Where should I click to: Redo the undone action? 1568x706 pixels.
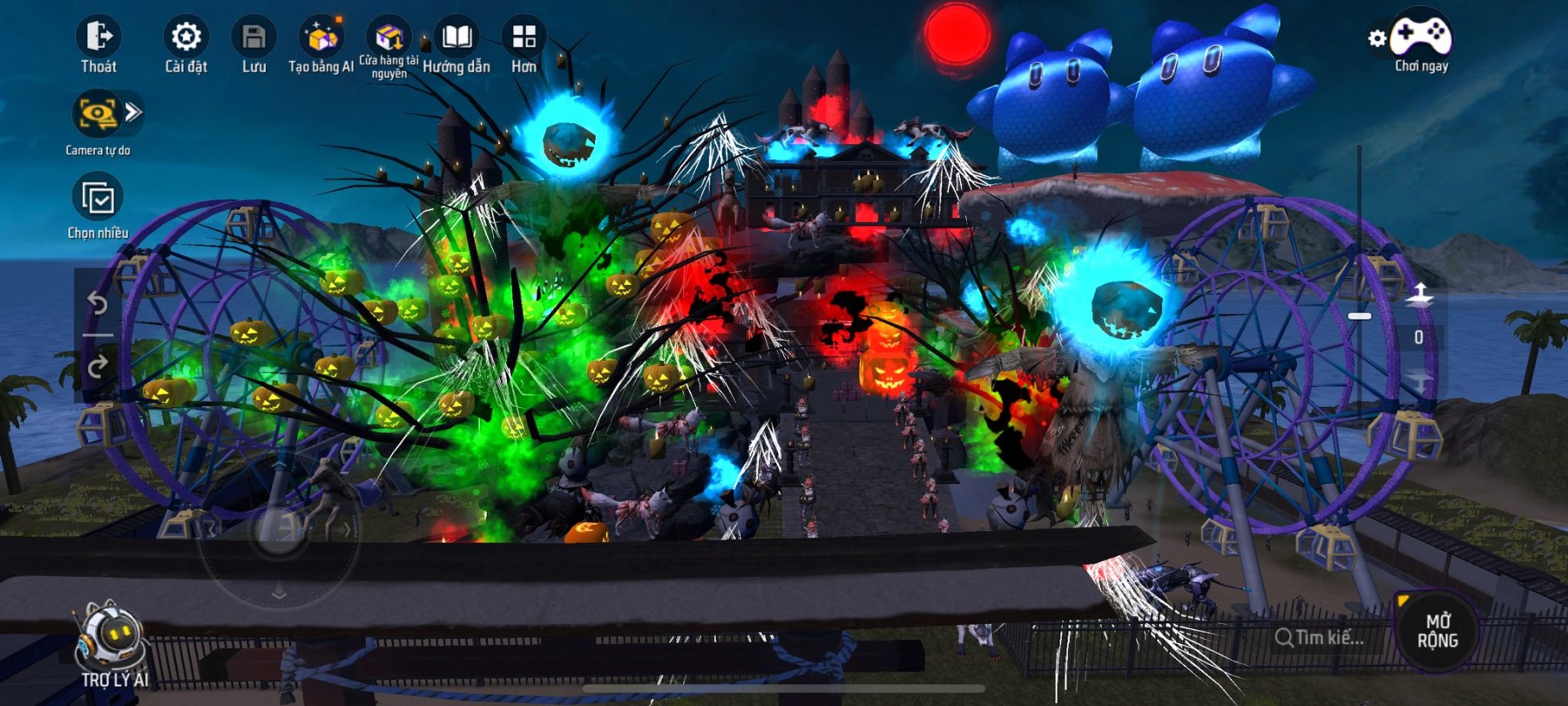(x=98, y=366)
